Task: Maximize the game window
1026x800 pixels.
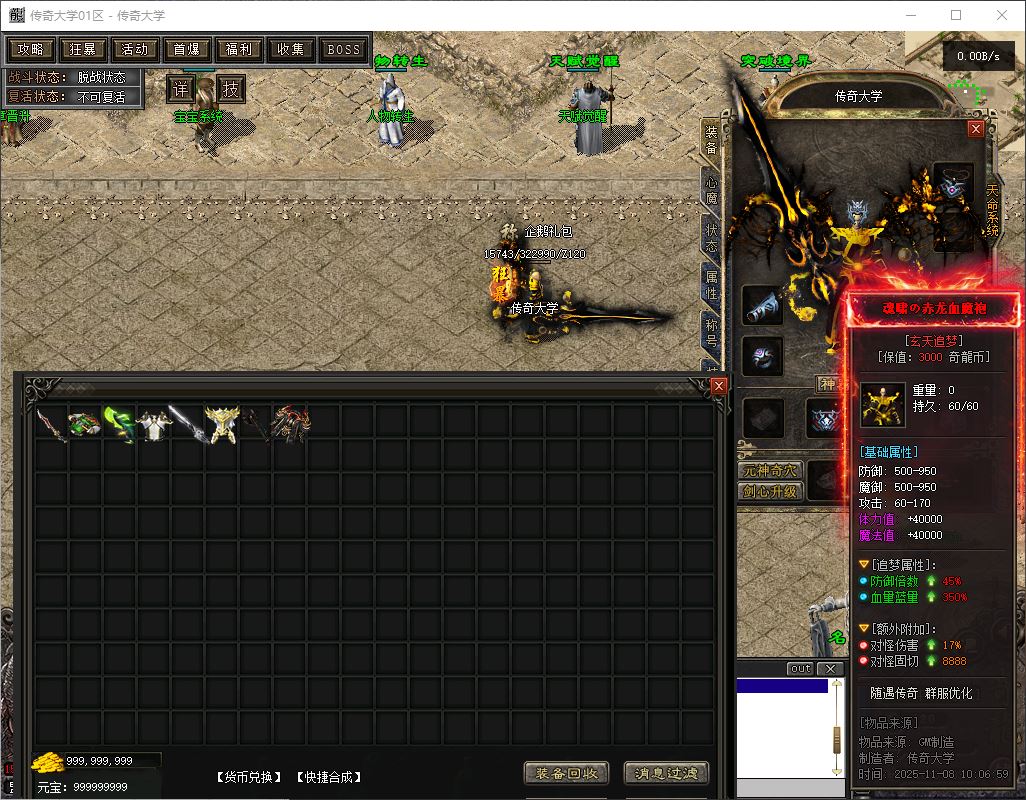Action: [x=956, y=15]
